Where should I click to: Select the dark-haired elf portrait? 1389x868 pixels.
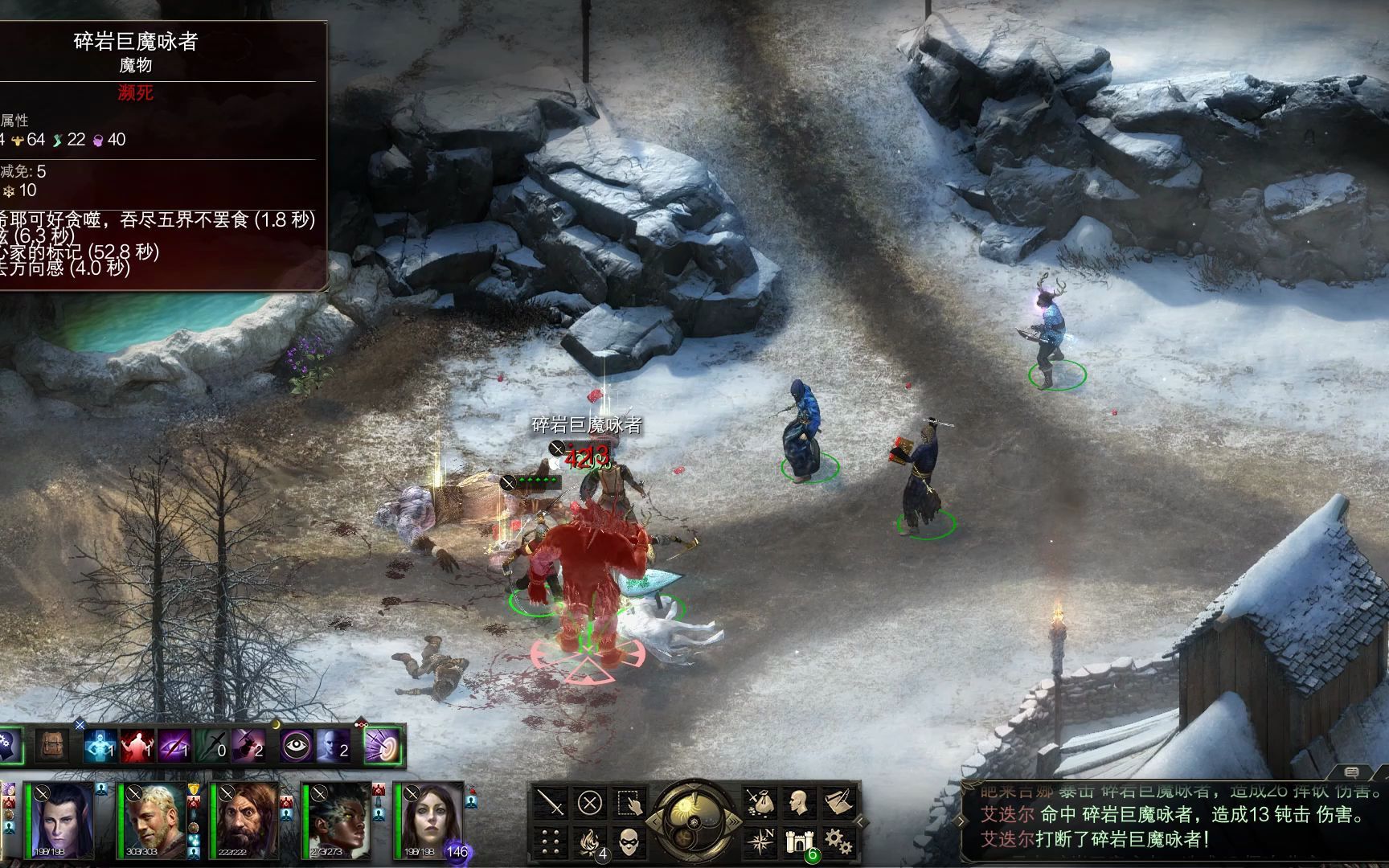[x=62, y=821]
